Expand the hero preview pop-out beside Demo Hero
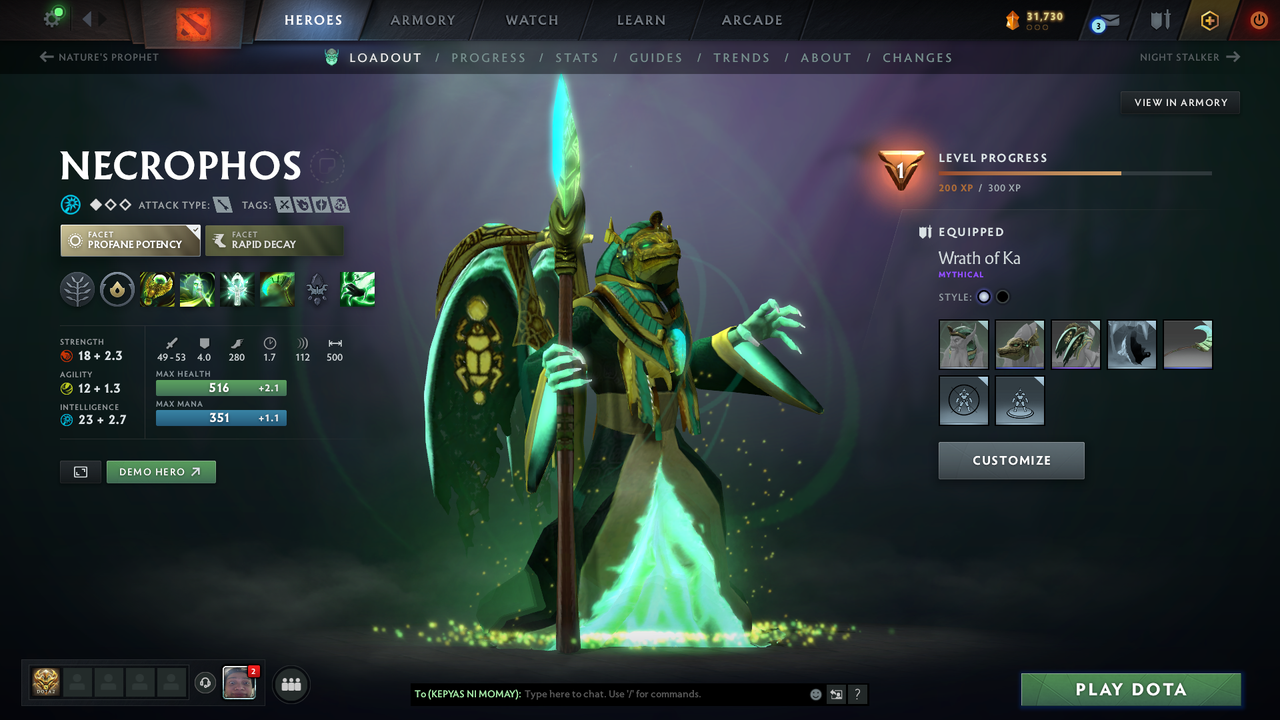The height and width of the screenshot is (720, 1280). point(80,471)
